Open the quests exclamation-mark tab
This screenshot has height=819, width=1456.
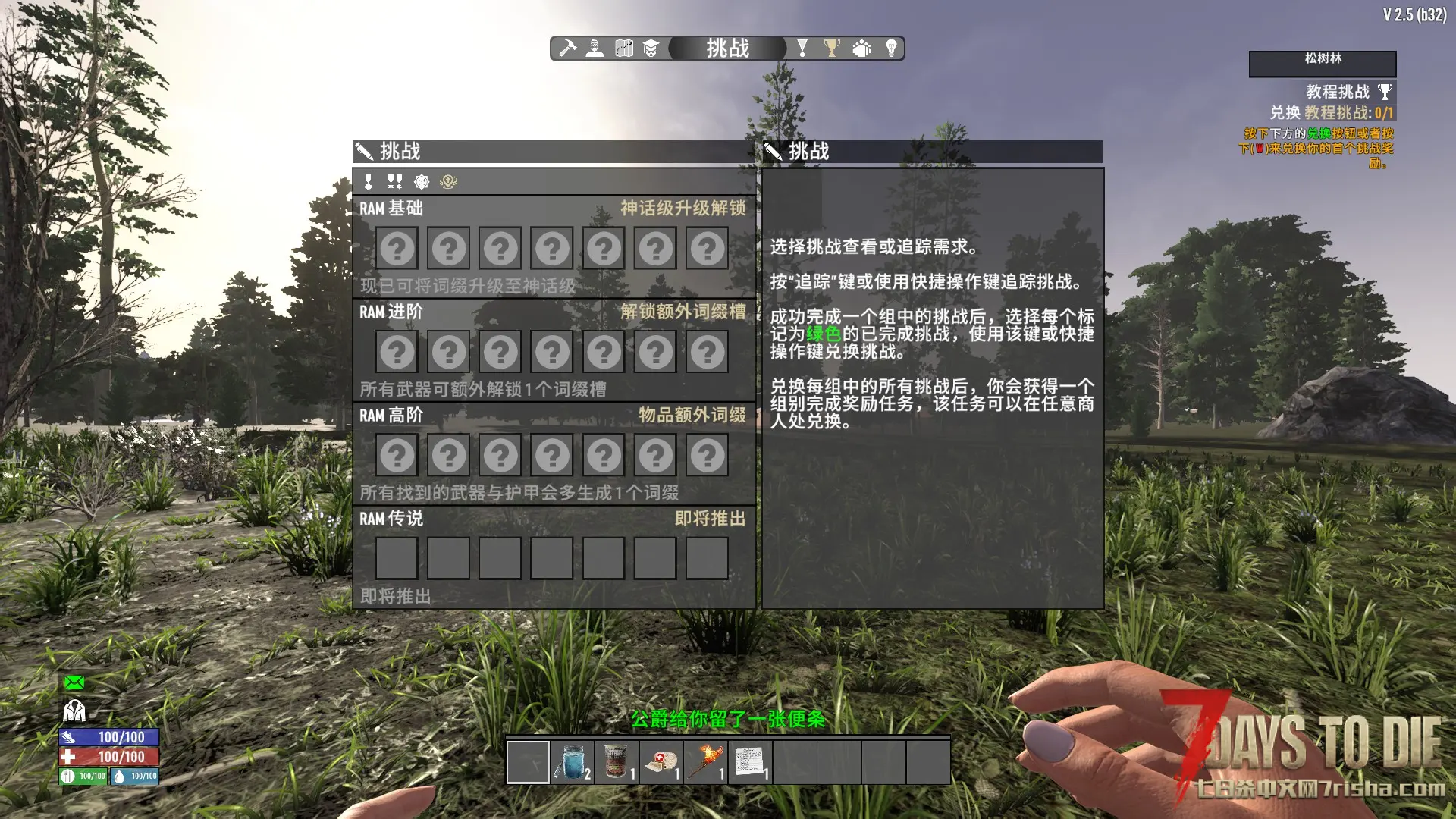[x=802, y=49]
